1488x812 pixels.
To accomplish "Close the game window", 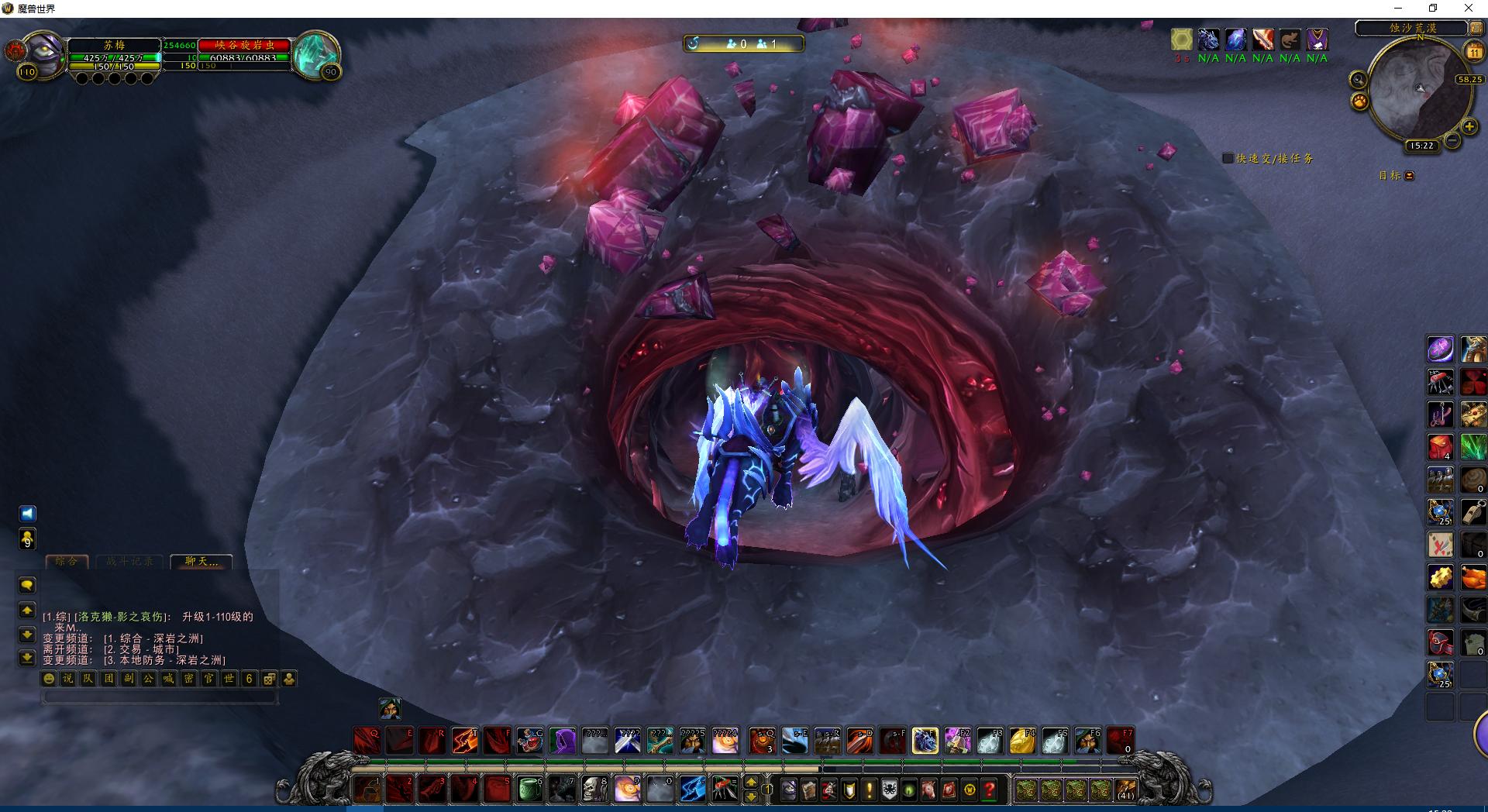I will 1468,9.
